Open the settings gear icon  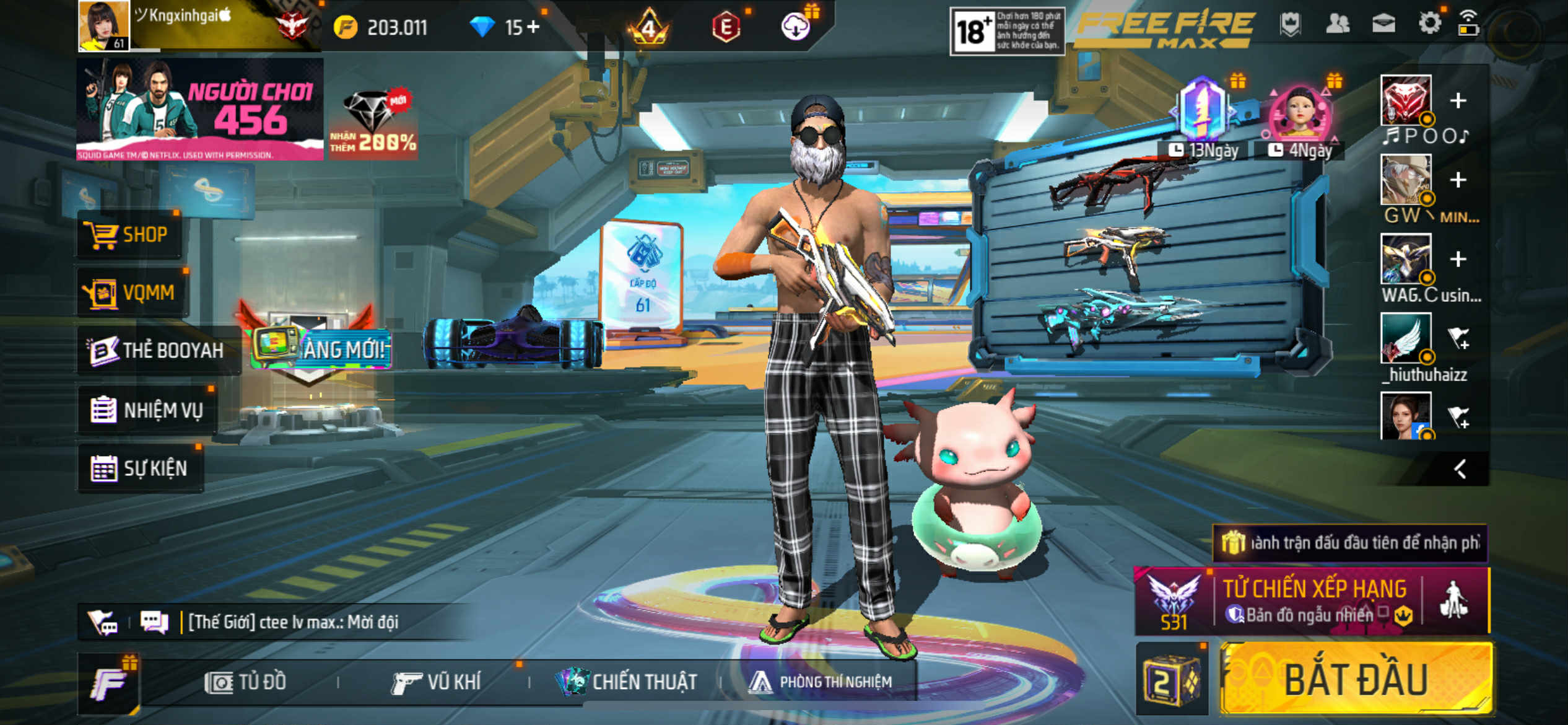pos(1429,24)
